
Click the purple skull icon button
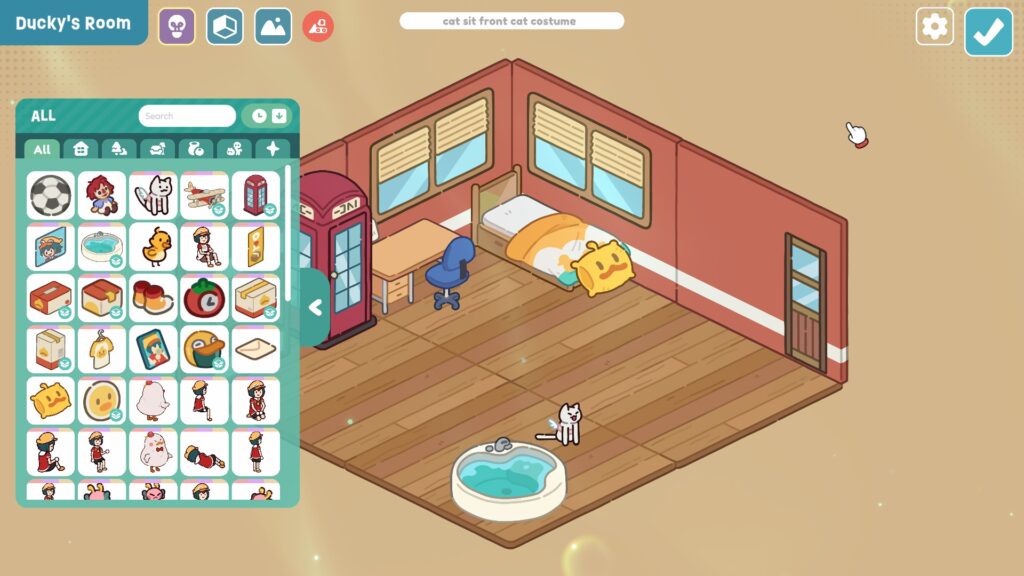(x=177, y=27)
